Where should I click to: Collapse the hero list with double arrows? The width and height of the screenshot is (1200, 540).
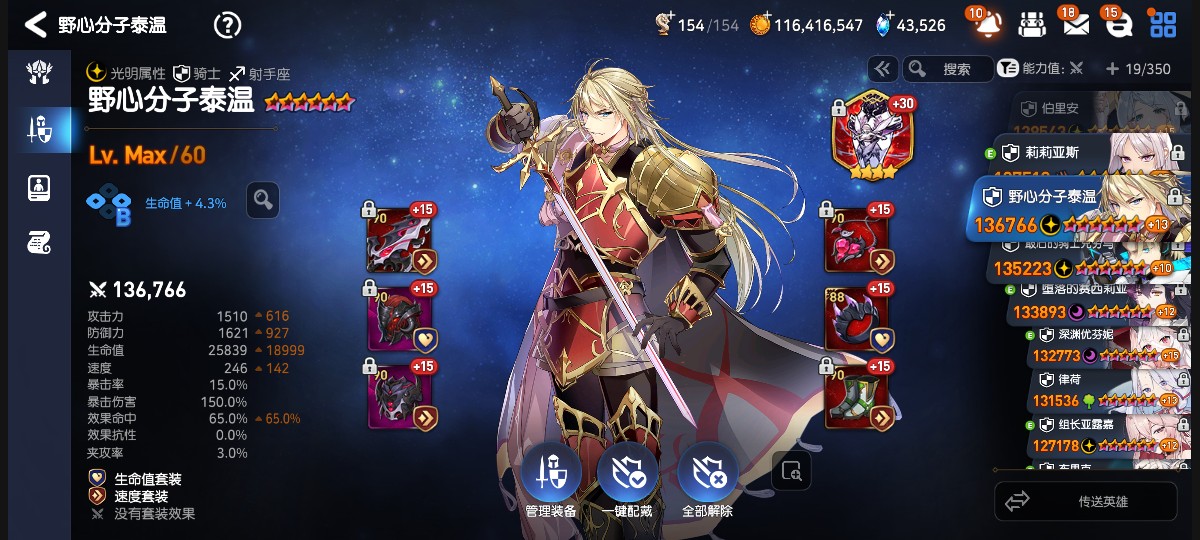(x=882, y=69)
